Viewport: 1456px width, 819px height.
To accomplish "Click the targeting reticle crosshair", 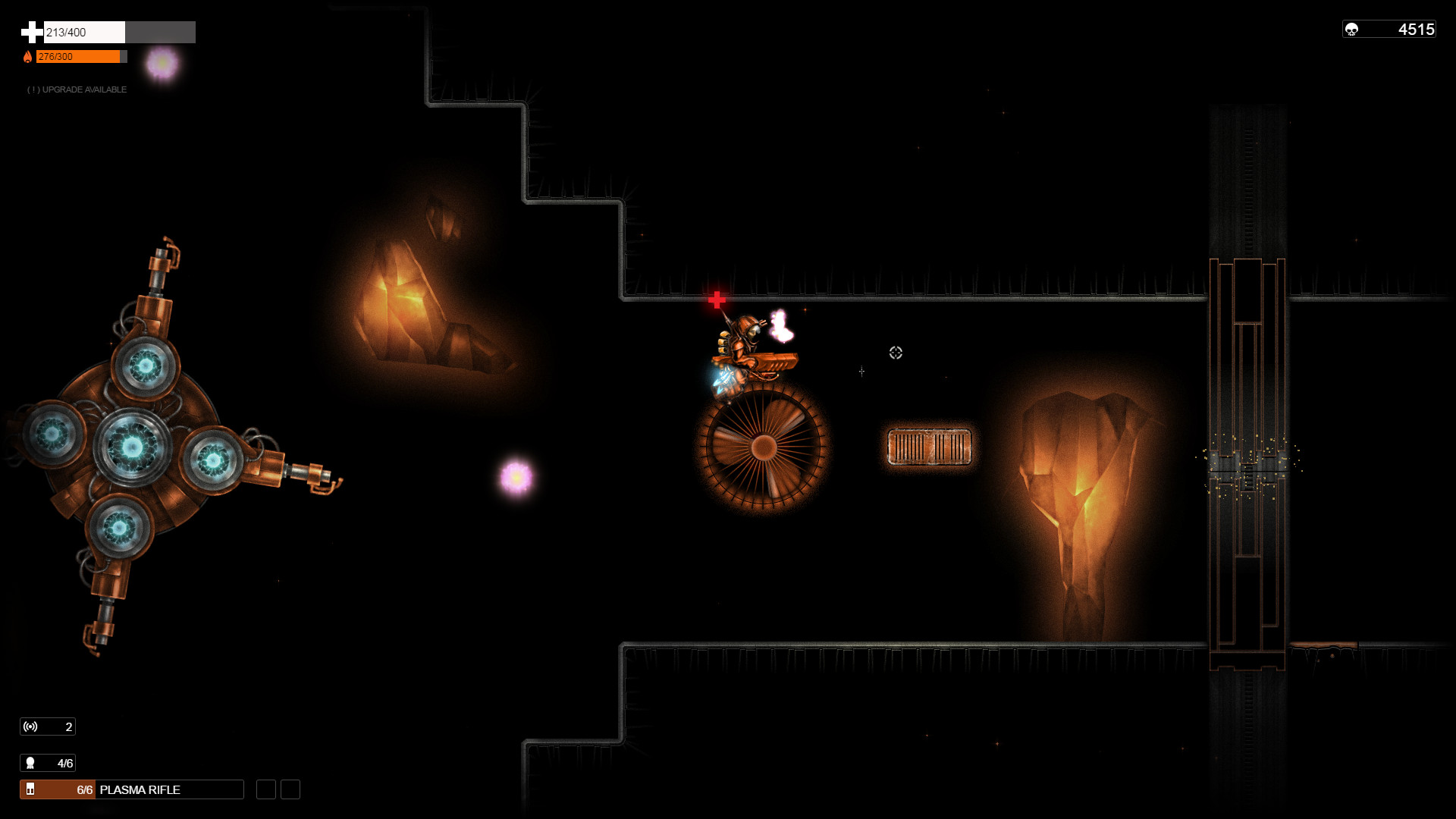I will pyautogui.click(x=894, y=352).
